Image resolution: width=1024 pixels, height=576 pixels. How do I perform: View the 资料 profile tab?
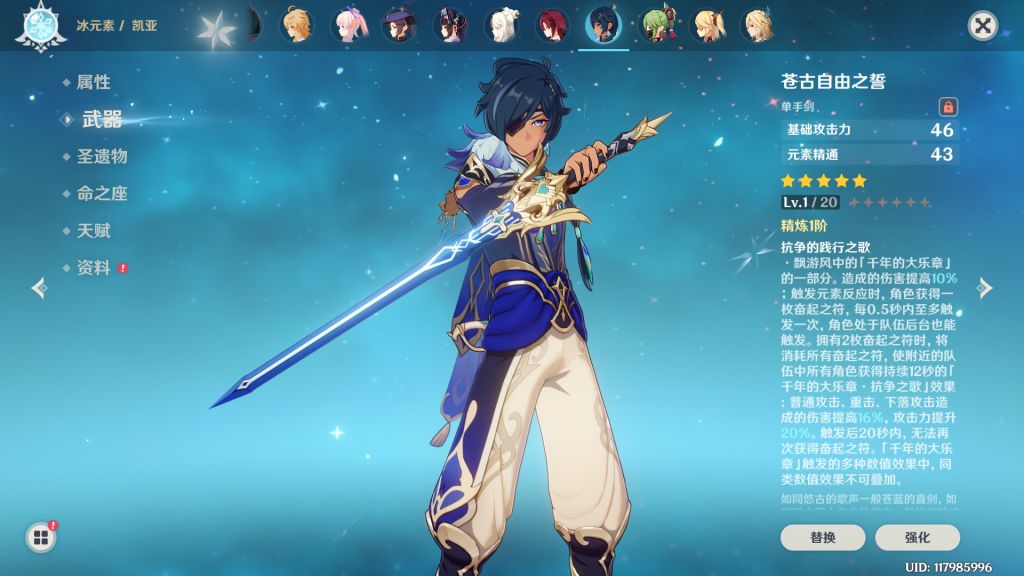(x=93, y=268)
